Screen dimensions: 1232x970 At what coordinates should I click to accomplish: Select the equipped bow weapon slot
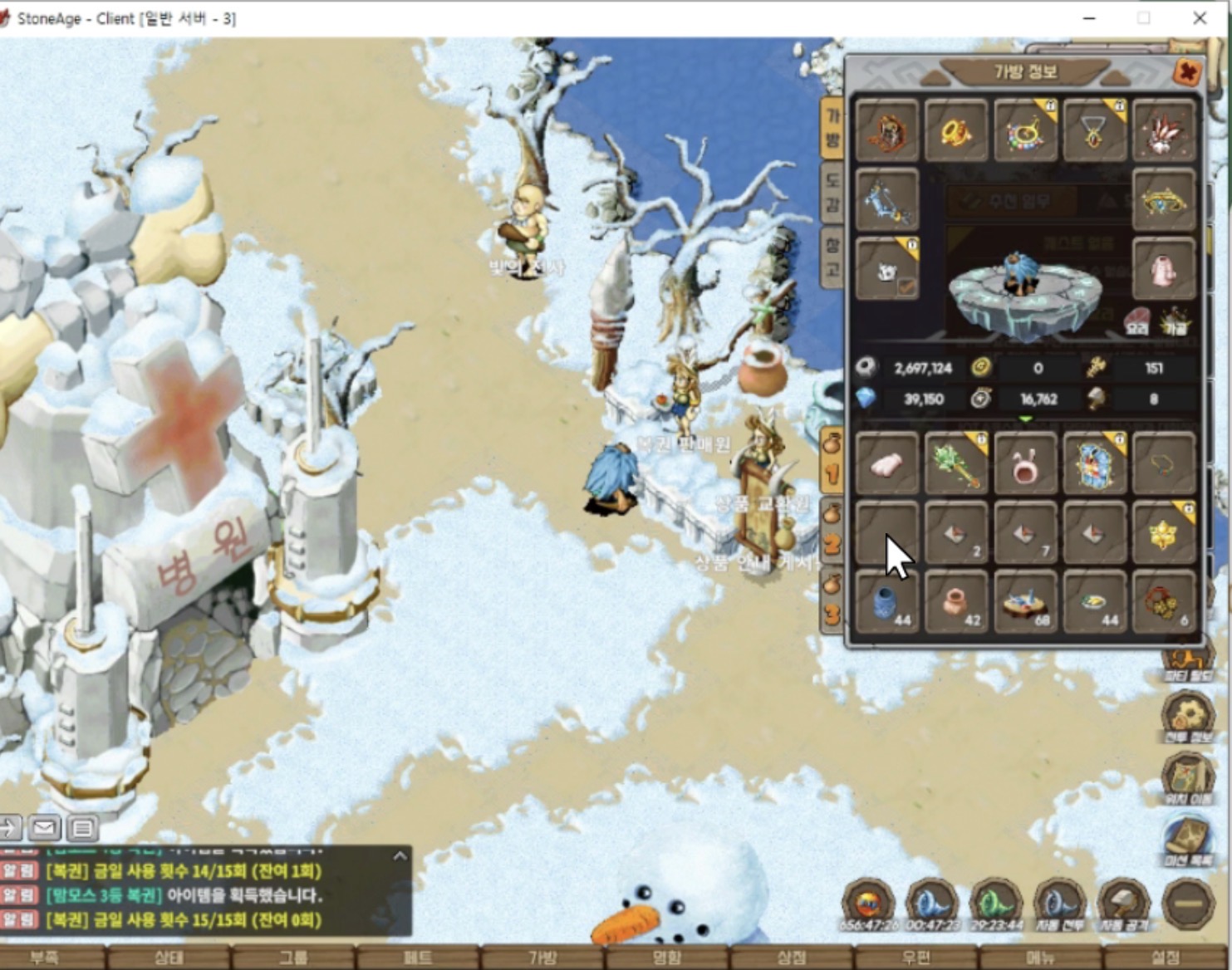886,200
